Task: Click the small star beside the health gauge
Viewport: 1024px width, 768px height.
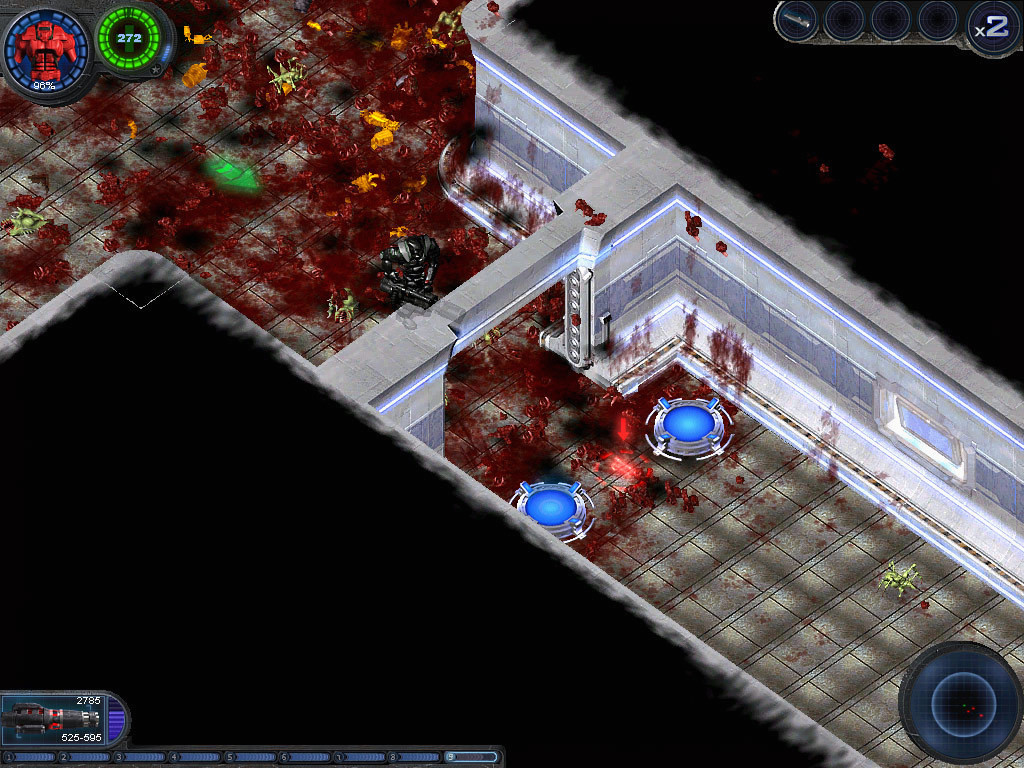Action: click(156, 70)
